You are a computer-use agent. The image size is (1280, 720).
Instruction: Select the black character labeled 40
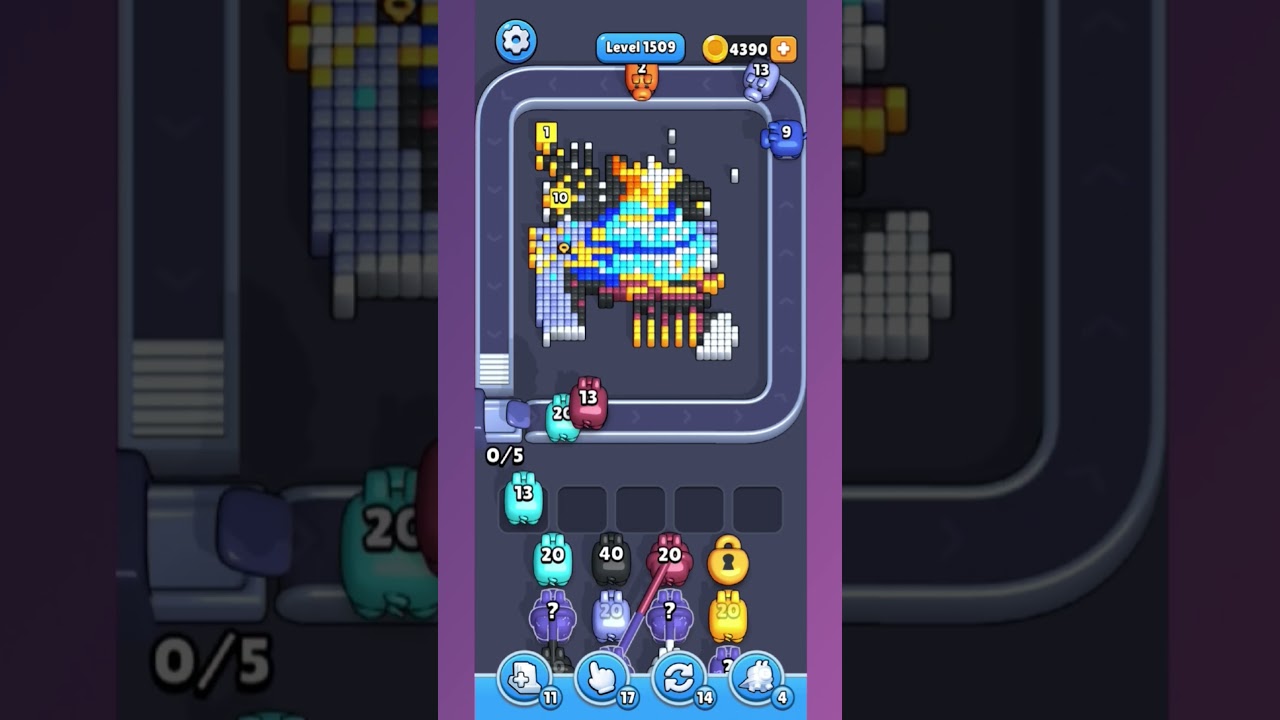(x=611, y=560)
